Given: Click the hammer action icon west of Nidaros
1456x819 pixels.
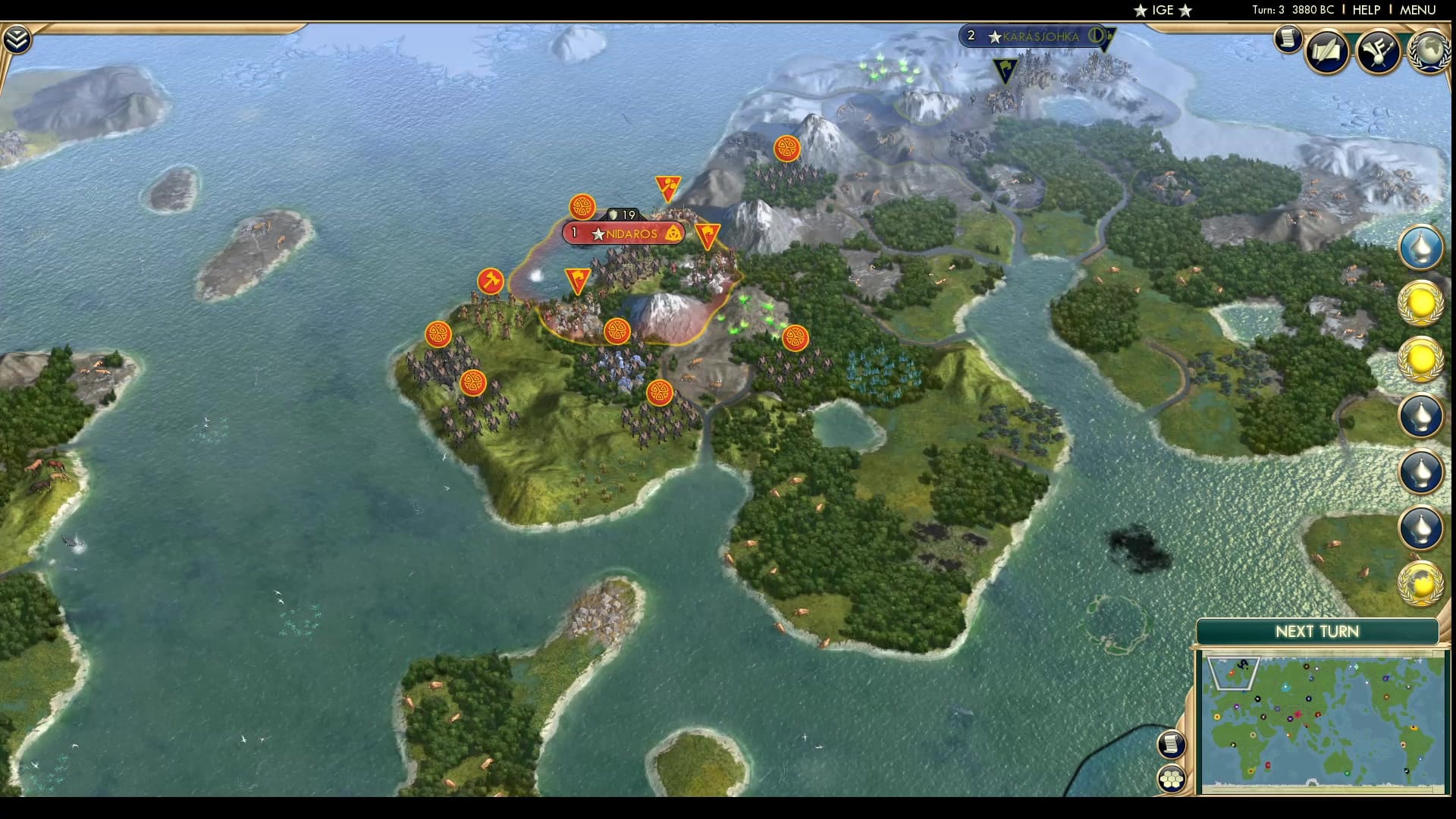Looking at the screenshot, I should pyautogui.click(x=491, y=279).
